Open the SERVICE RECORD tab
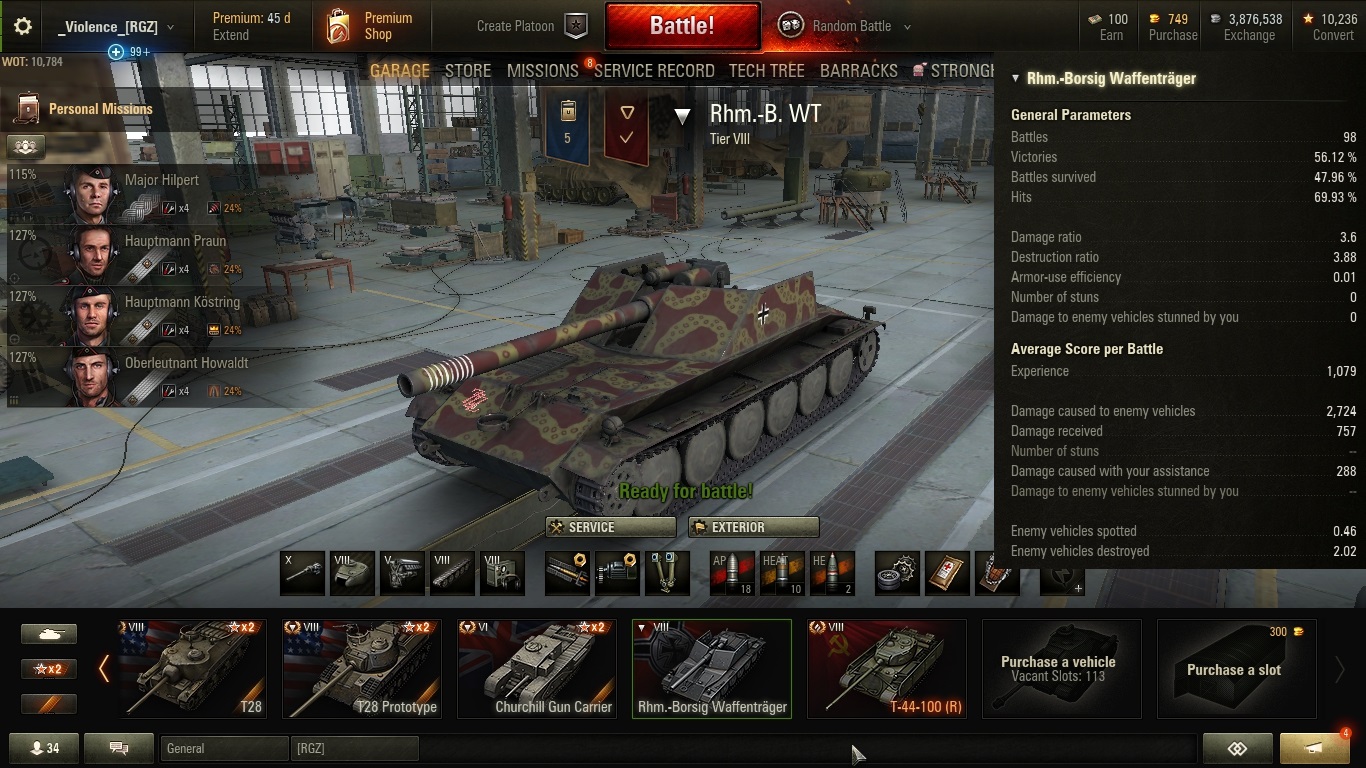Image resolution: width=1366 pixels, height=768 pixels. (654, 71)
